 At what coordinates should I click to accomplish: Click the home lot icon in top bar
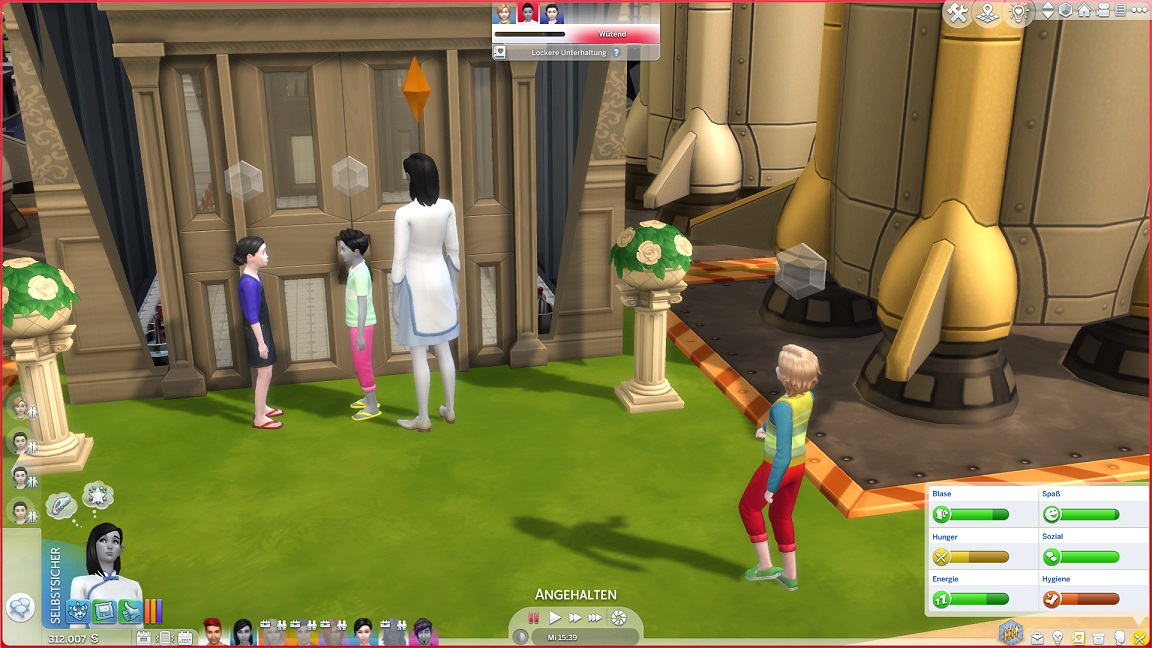tap(1084, 11)
